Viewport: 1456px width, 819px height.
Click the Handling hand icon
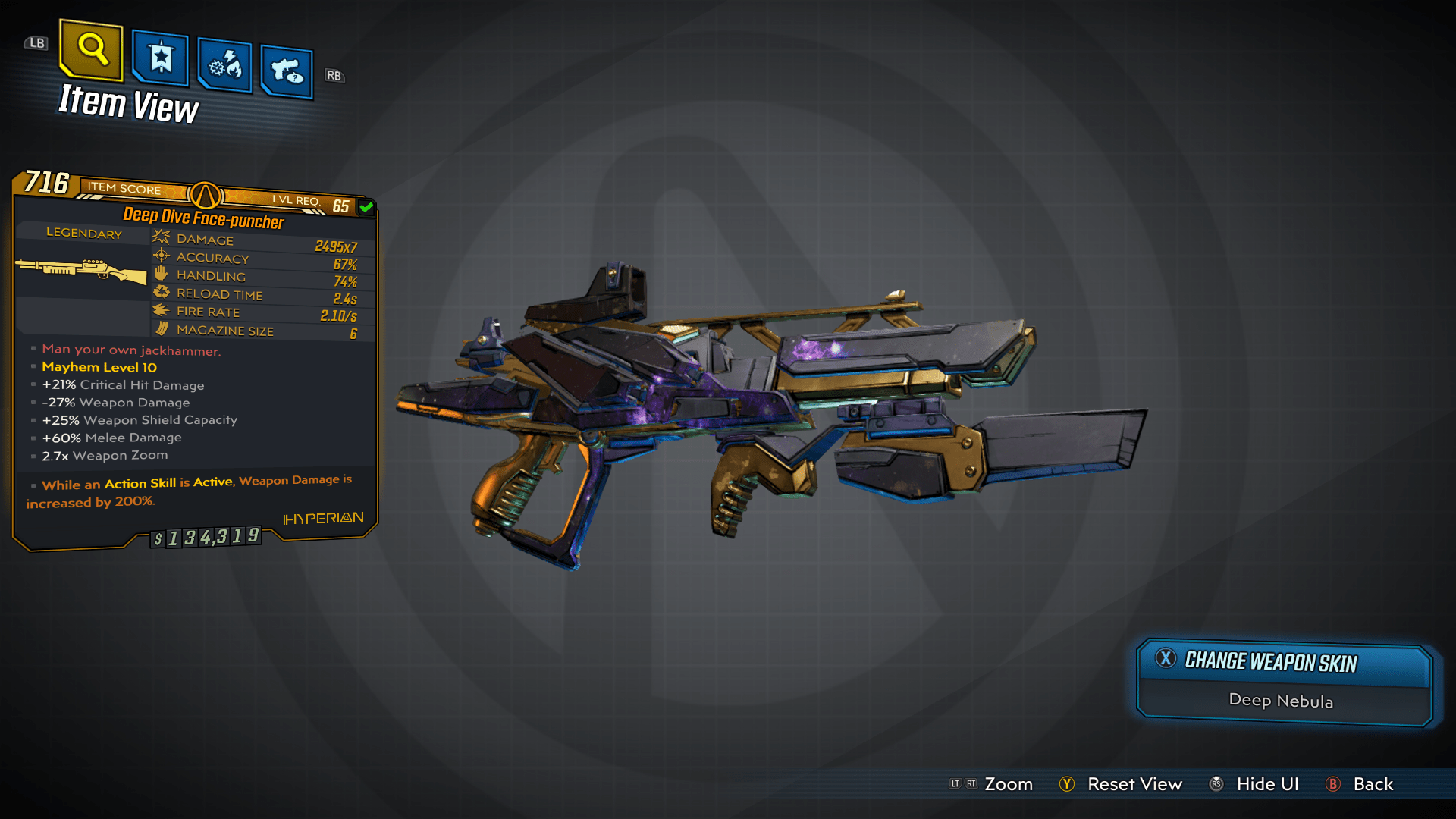pos(160,275)
